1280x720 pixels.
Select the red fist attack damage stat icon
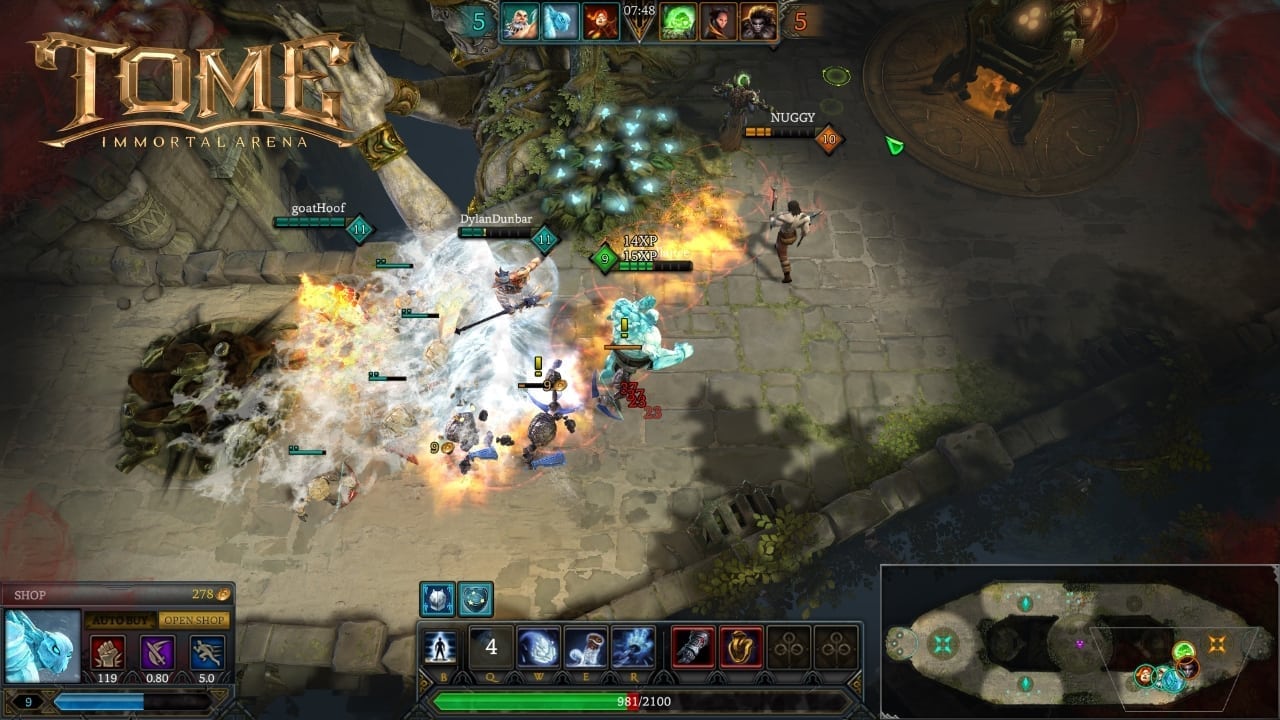click(108, 652)
